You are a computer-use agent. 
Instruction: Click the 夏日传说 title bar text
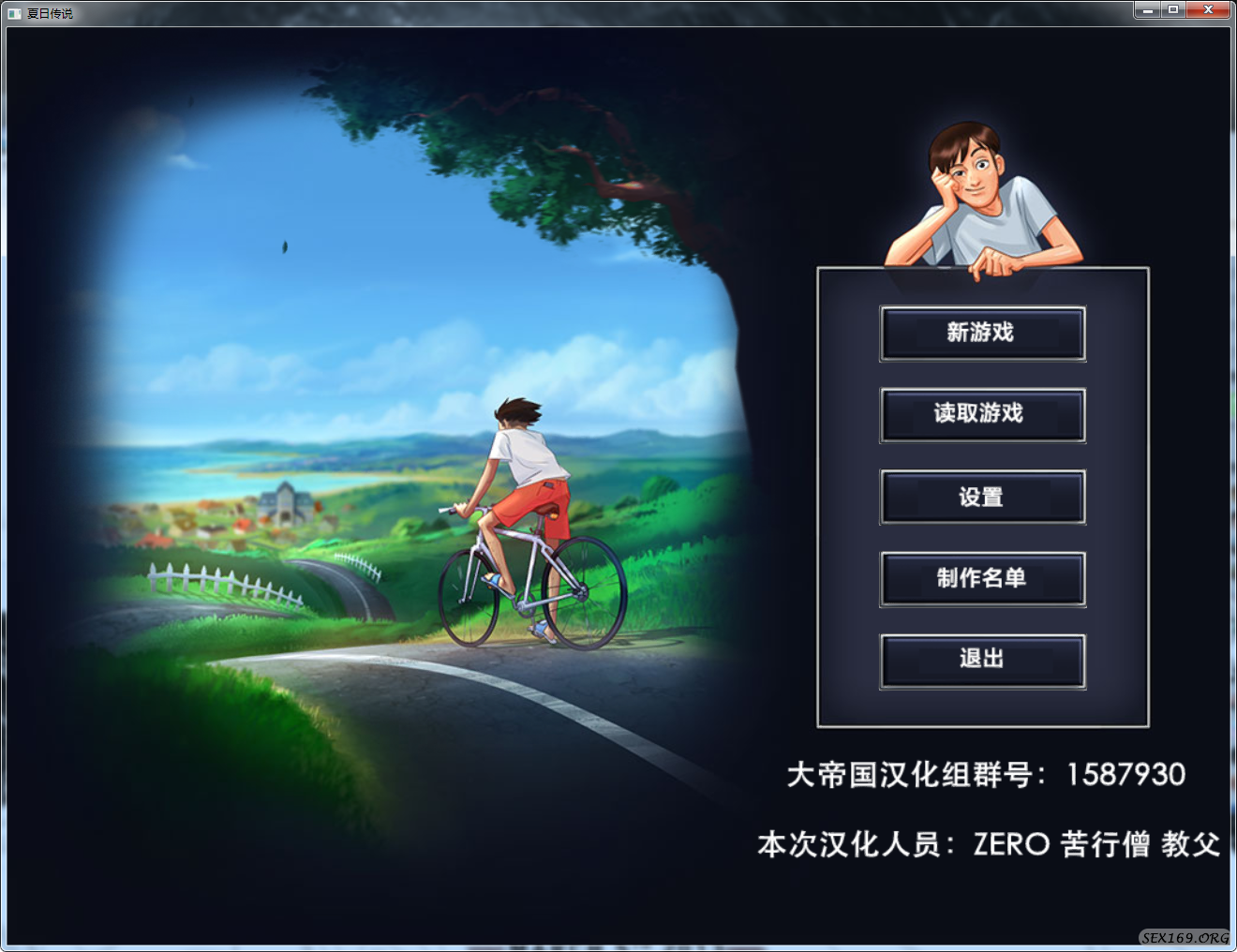(x=49, y=13)
